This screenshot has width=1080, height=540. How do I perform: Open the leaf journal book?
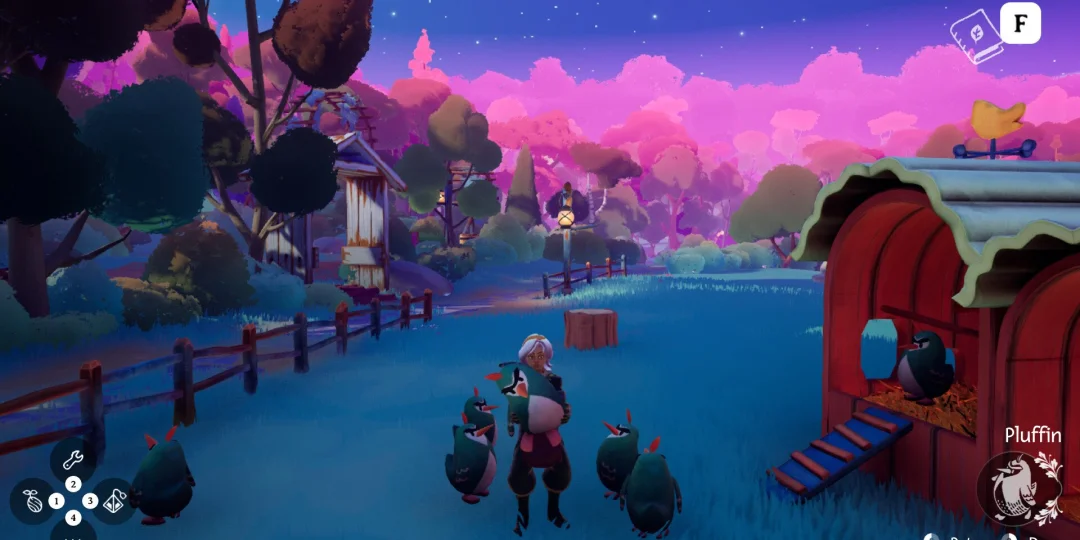click(975, 35)
